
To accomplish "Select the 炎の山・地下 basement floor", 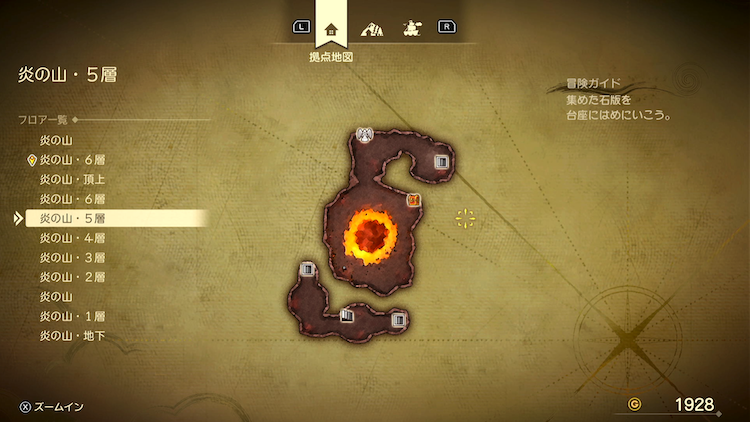I will point(72,336).
